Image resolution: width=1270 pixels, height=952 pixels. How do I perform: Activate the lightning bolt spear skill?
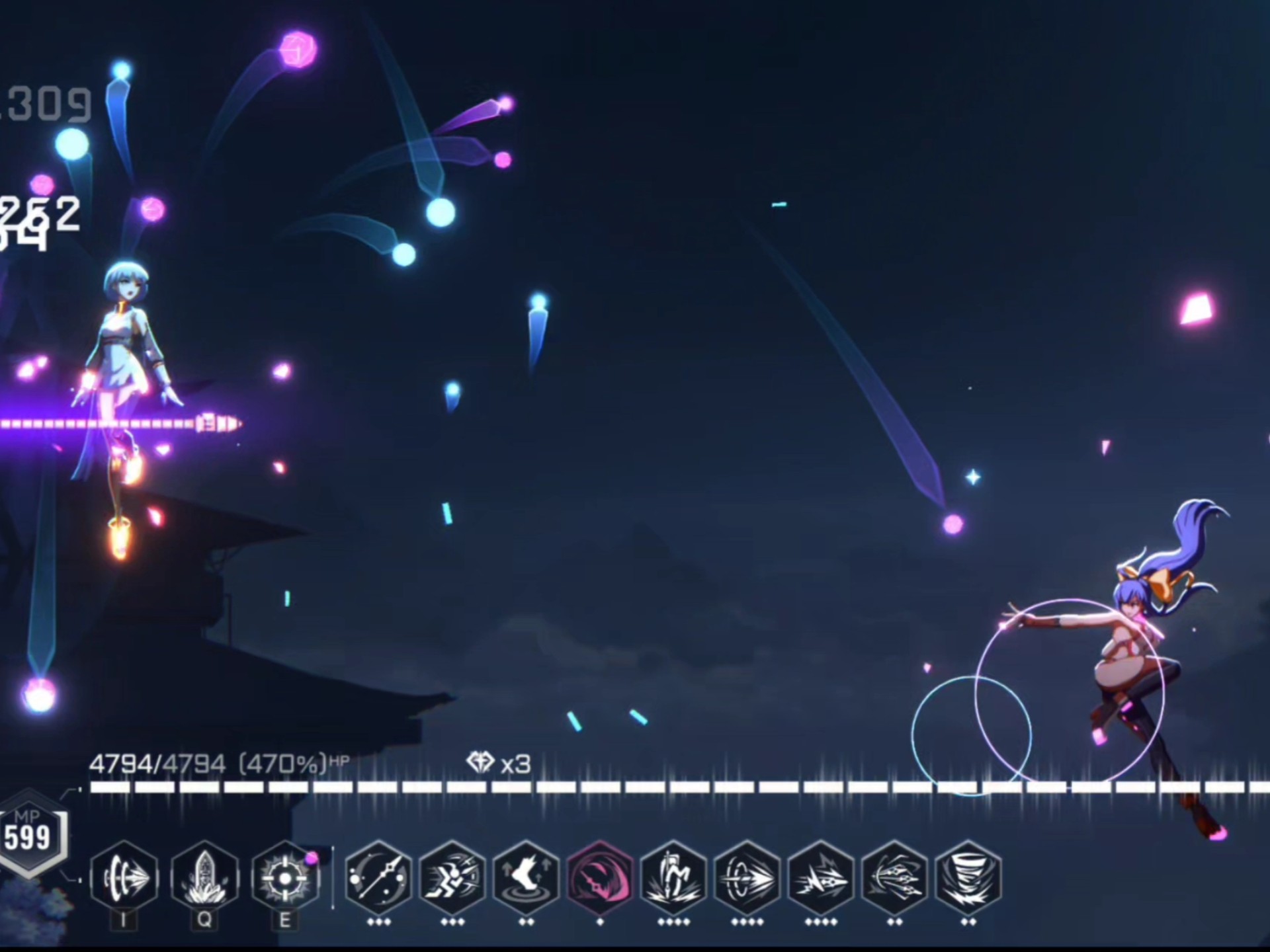tap(821, 877)
